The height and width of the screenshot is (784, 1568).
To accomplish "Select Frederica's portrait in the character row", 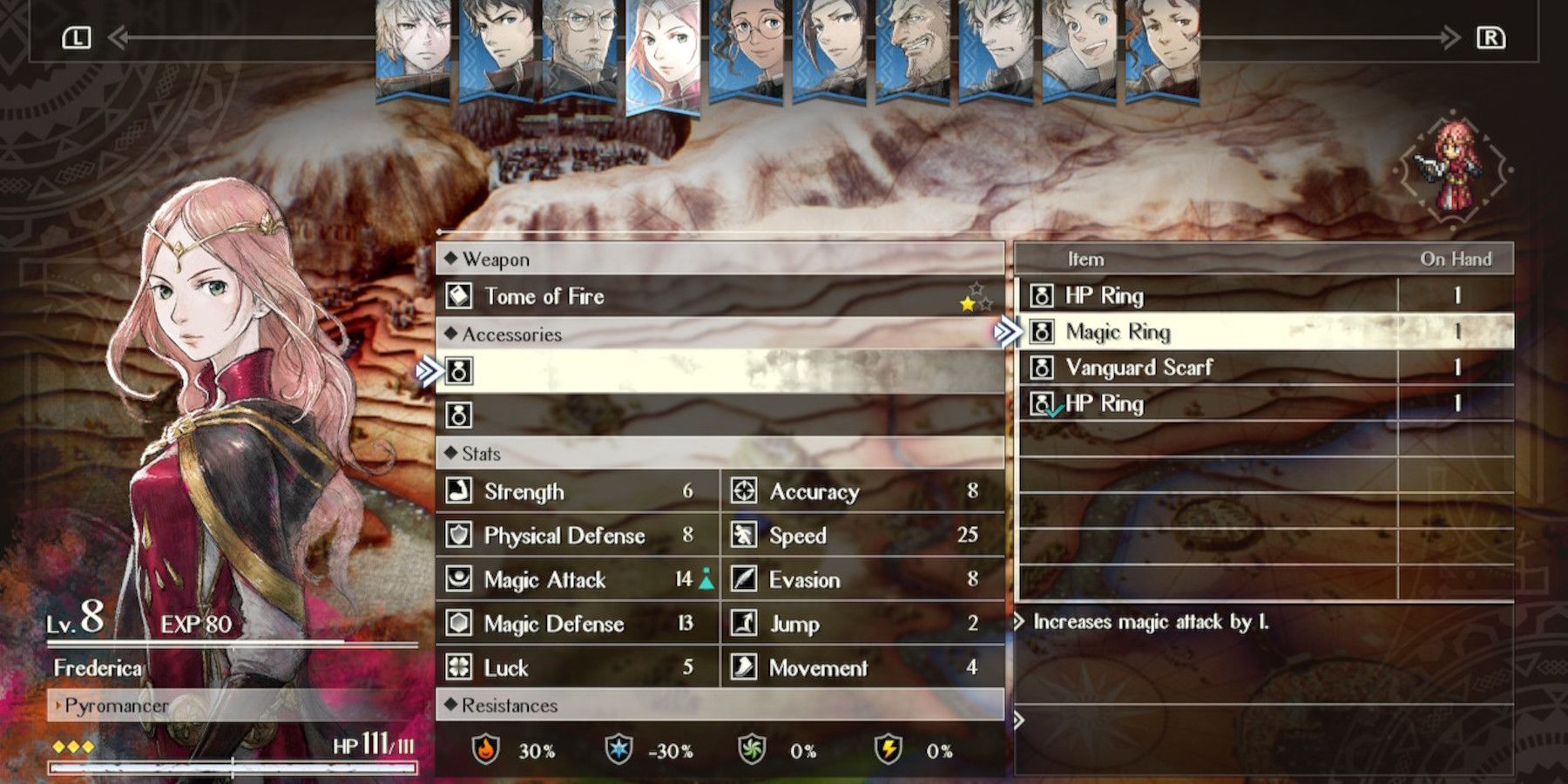I will click(x=666, y=52).
